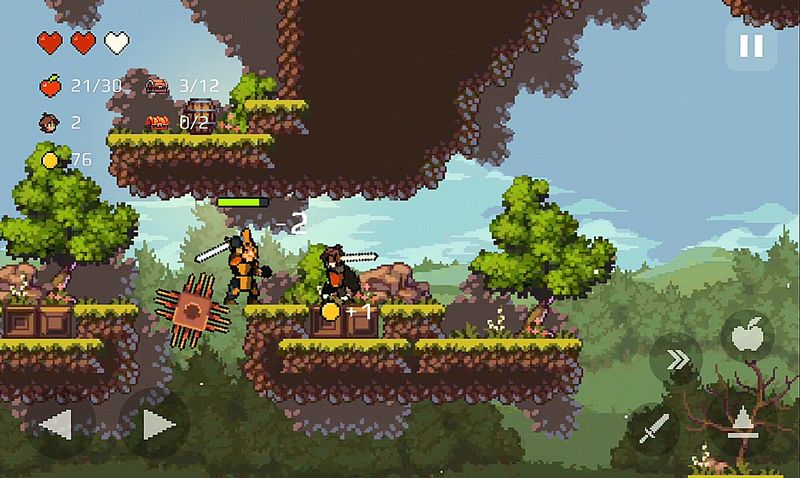Image resolution: width=800 pixels, height=478 pixels.
Task: Tap the jump button
Action: point(741,424)
